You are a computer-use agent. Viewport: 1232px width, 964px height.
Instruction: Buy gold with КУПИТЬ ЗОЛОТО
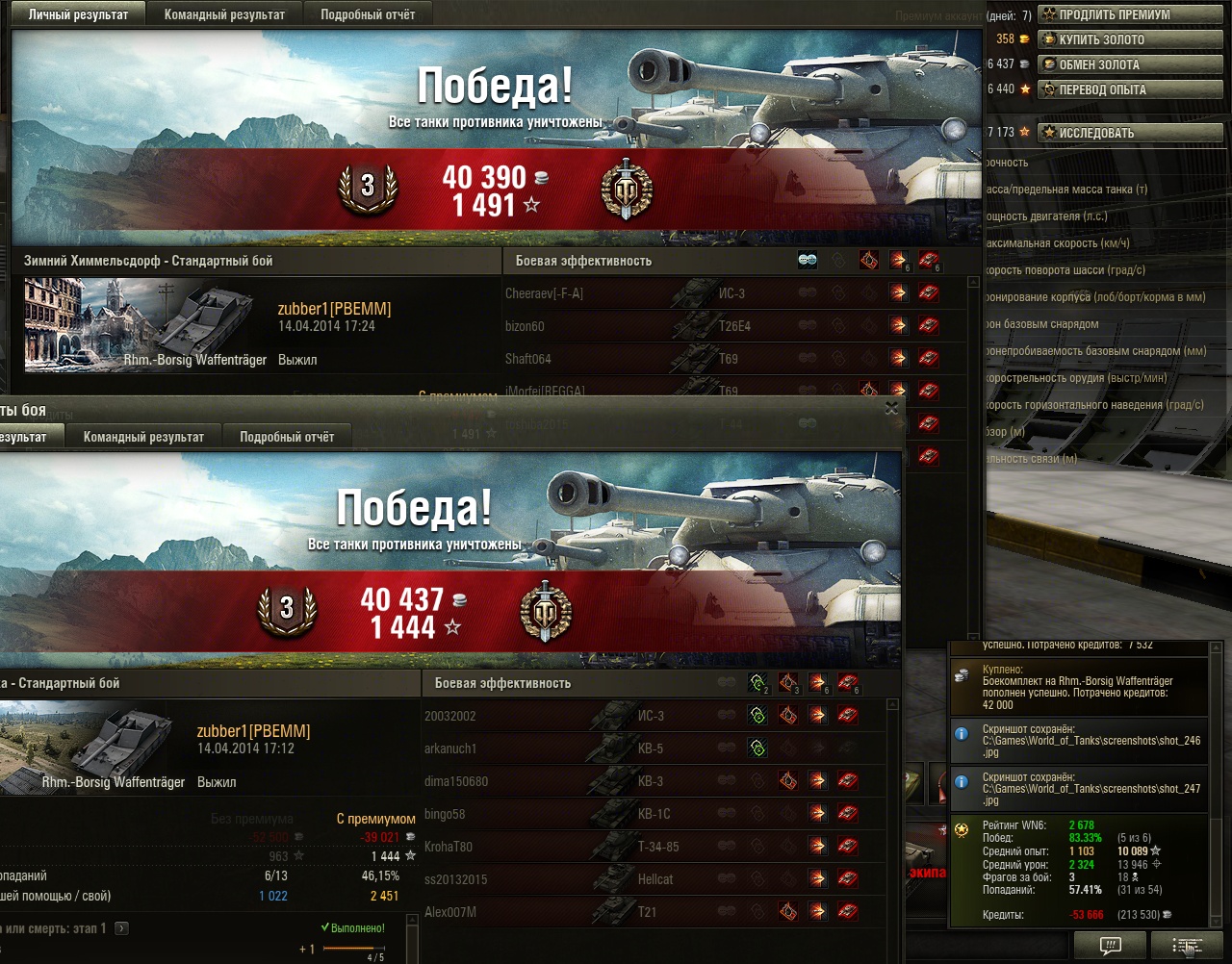pos(1133,39)
